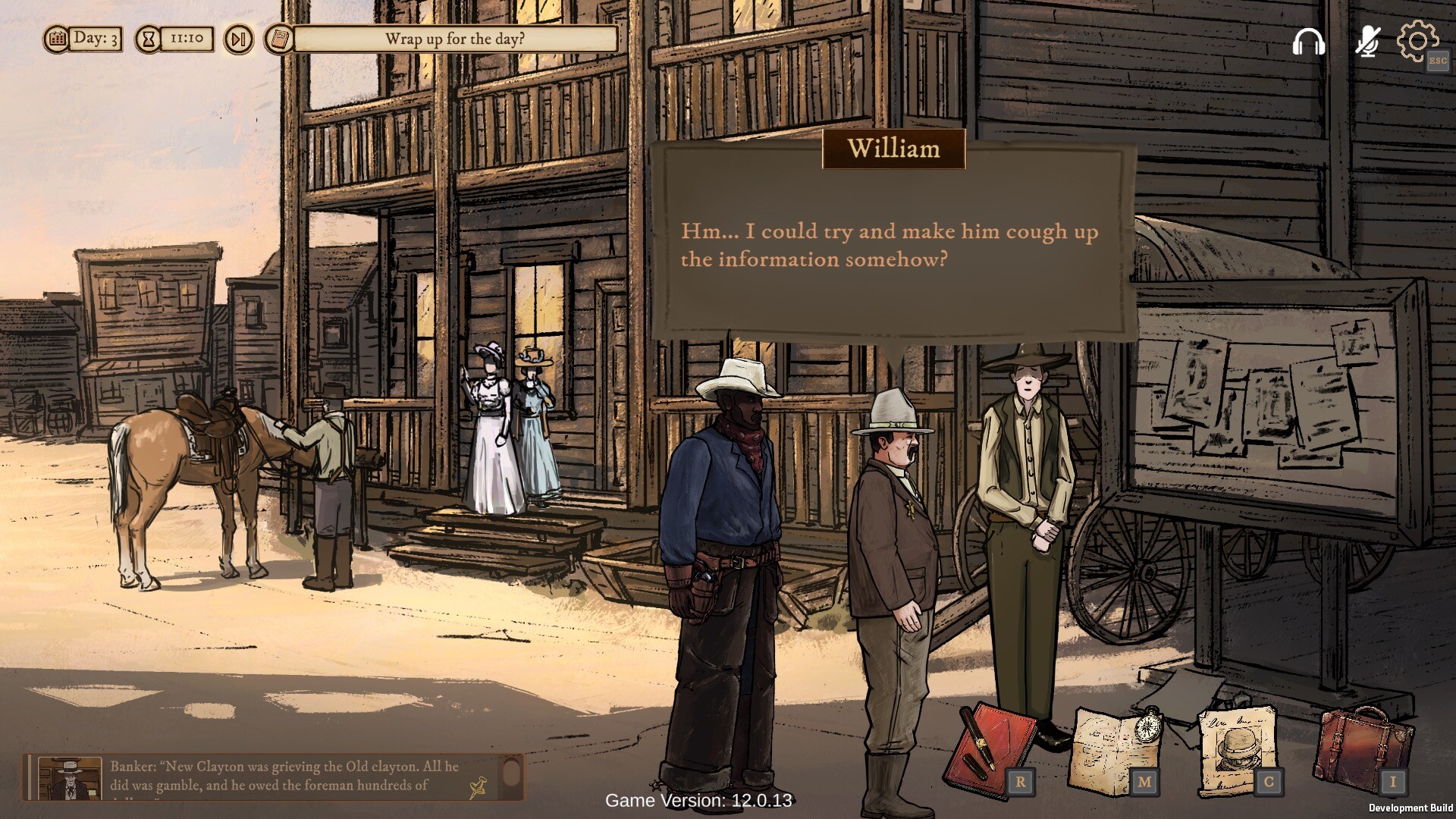Click the 'Wrap up for the day?' banner
Image resolution: width=1456 pixels, height=819 pixels.
453,38
